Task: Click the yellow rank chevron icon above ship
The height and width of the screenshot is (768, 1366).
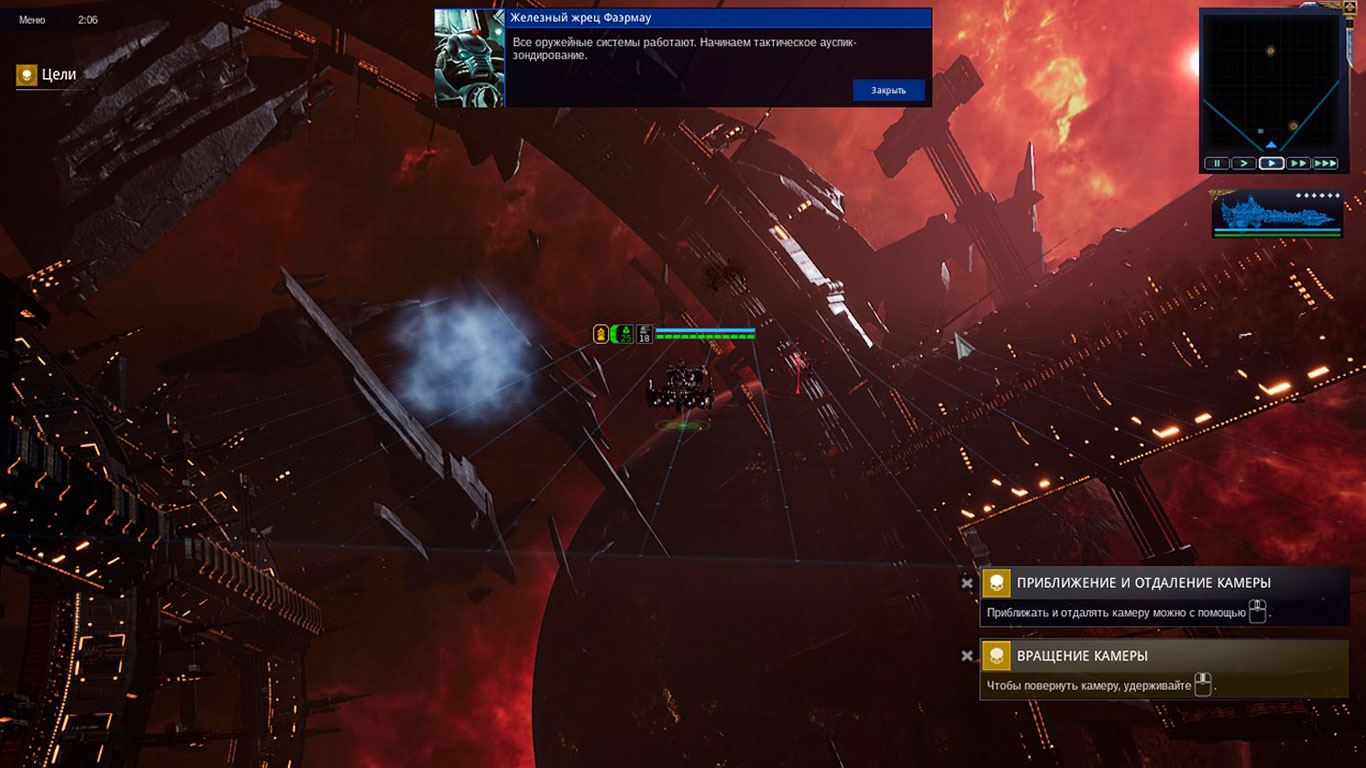Action: [601, 334]
